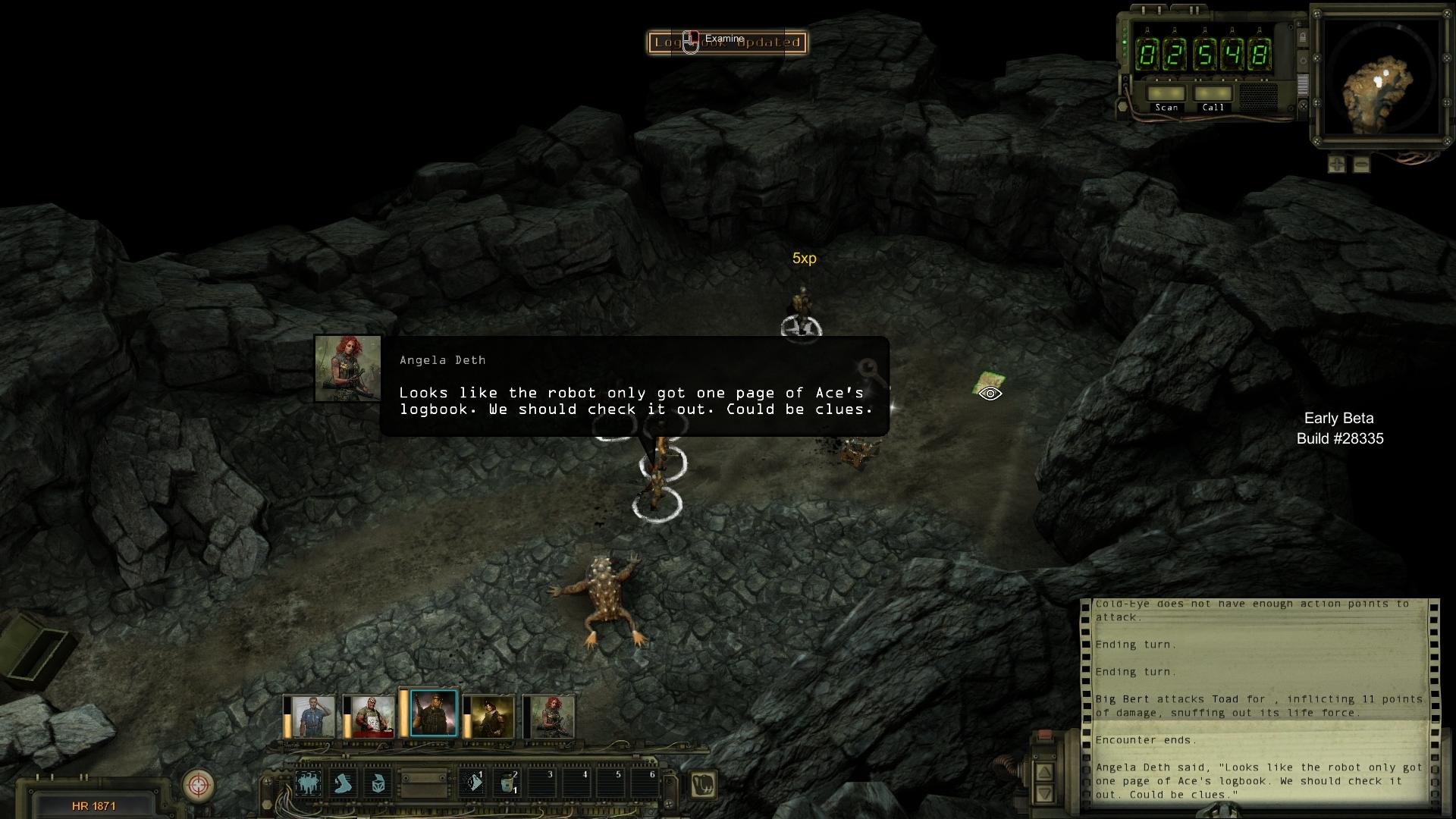Click the Logbook Updated notification banner
The width and height of the screenshot is (1456, 819).
point(727,42)
